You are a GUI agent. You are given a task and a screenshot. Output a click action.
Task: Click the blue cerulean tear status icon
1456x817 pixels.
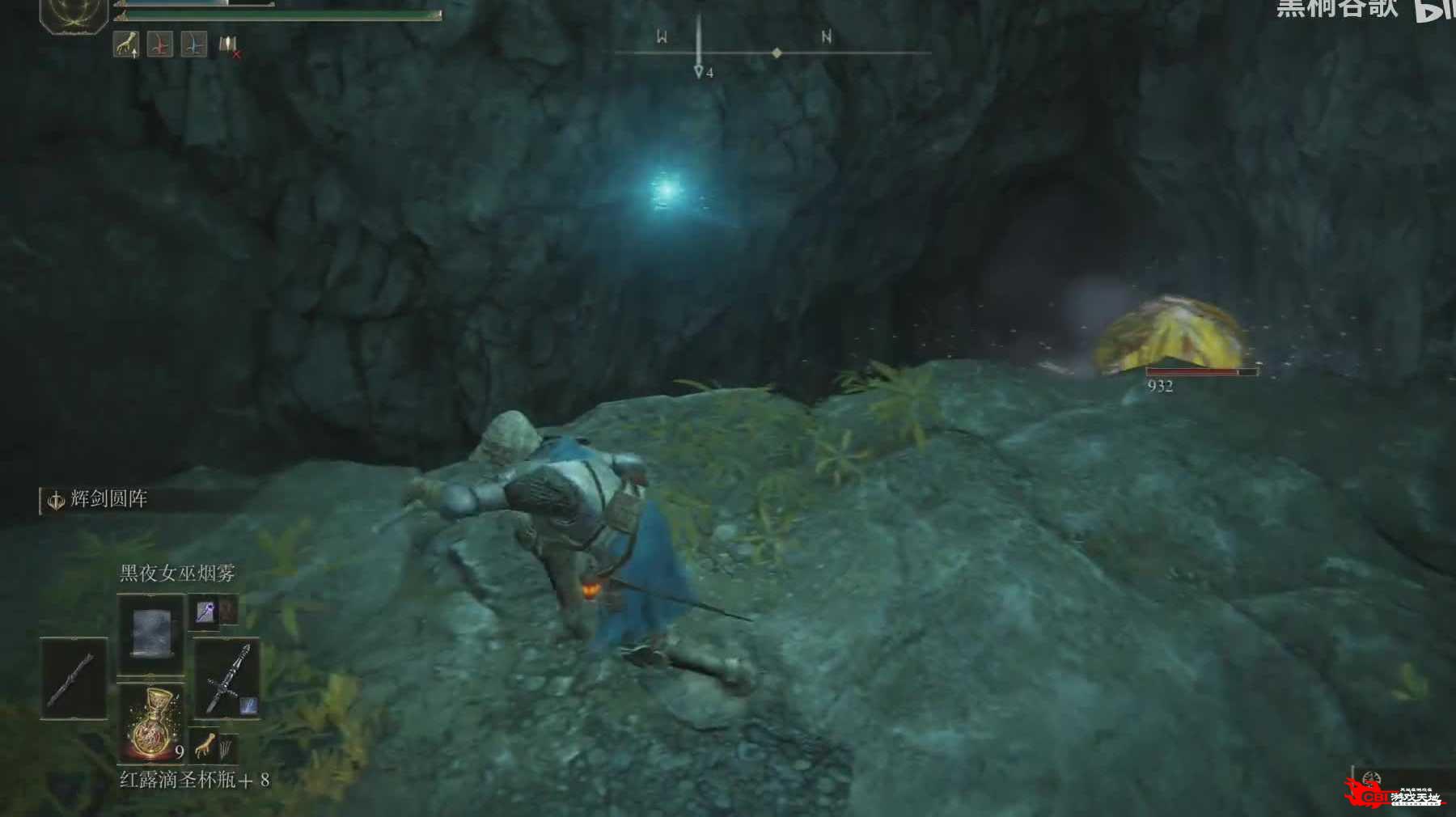click(x=194, y=44)
